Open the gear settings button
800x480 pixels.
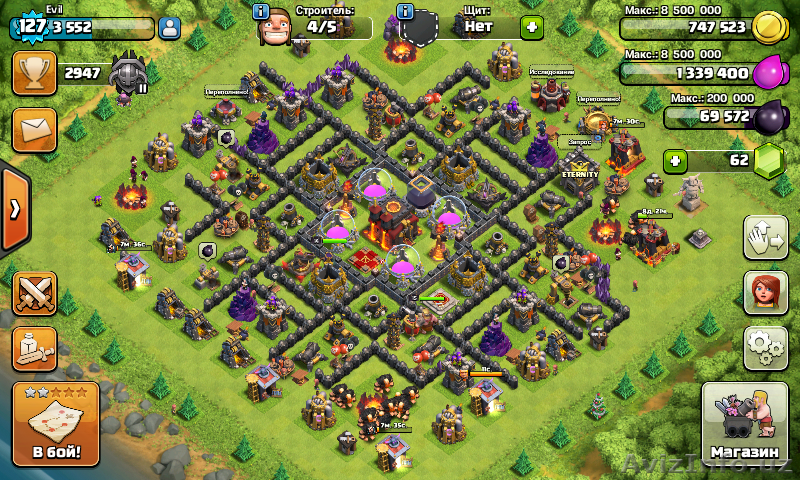pyautogui.click(x=766, y=347)
